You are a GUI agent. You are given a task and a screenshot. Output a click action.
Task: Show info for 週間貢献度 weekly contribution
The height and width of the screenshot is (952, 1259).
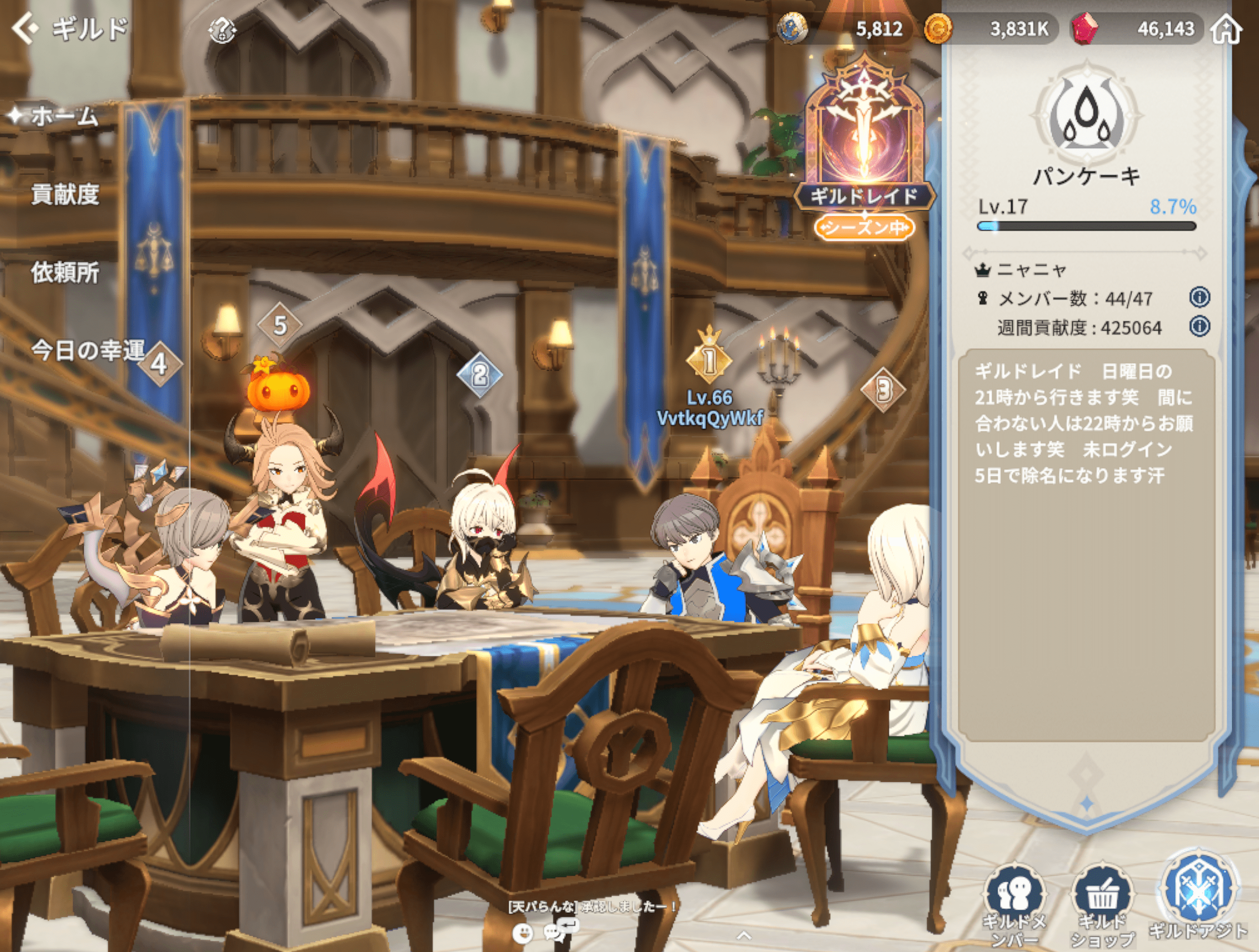[1199, 326]
